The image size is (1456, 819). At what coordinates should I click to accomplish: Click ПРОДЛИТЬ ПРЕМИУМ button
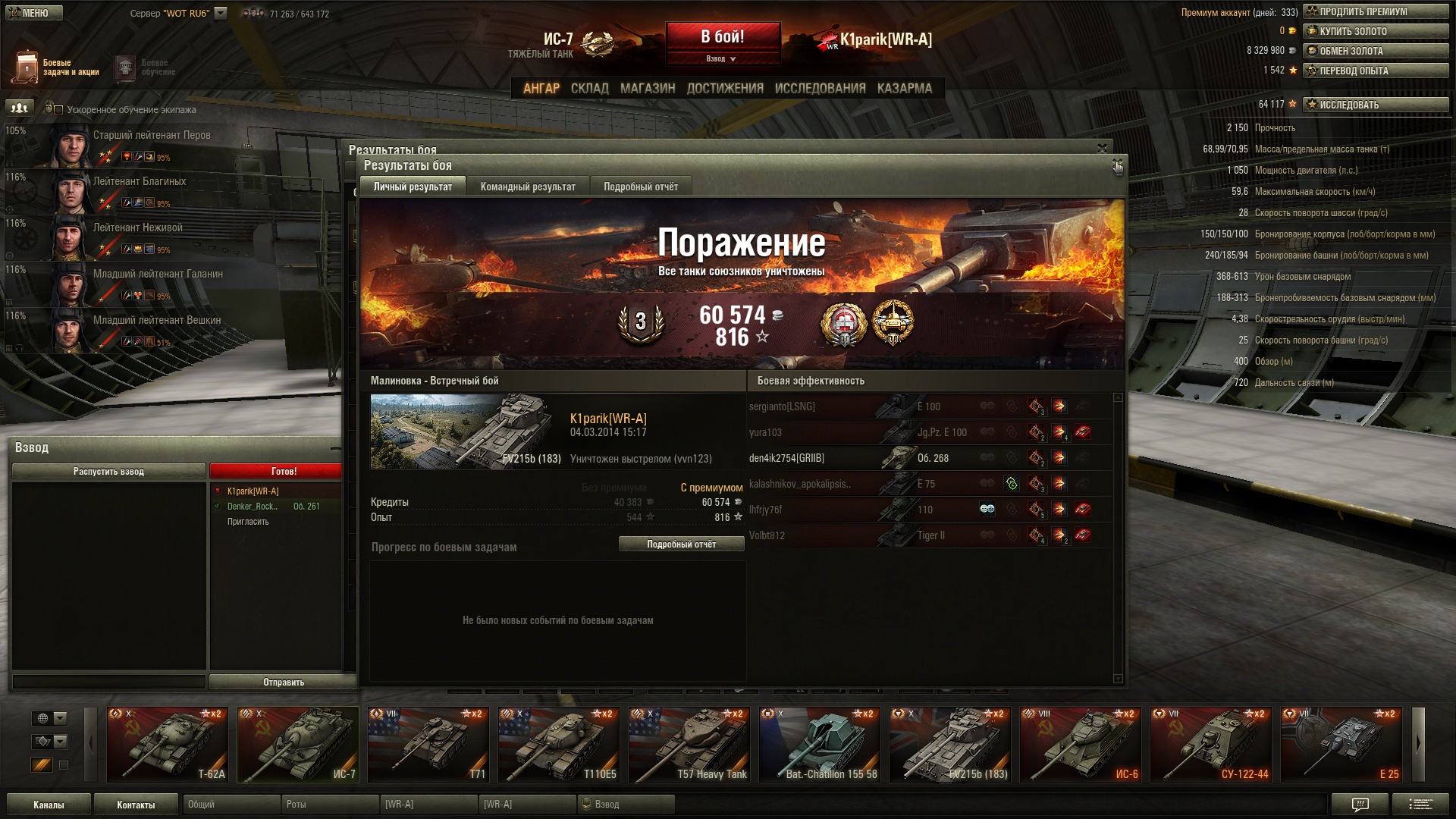click(x=1375, y=12)
